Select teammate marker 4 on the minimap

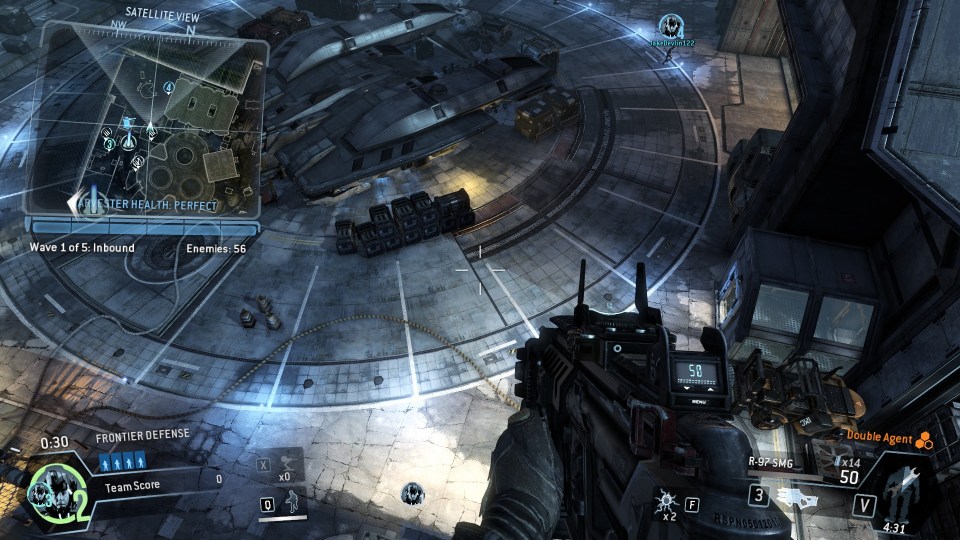click(169, 88)
